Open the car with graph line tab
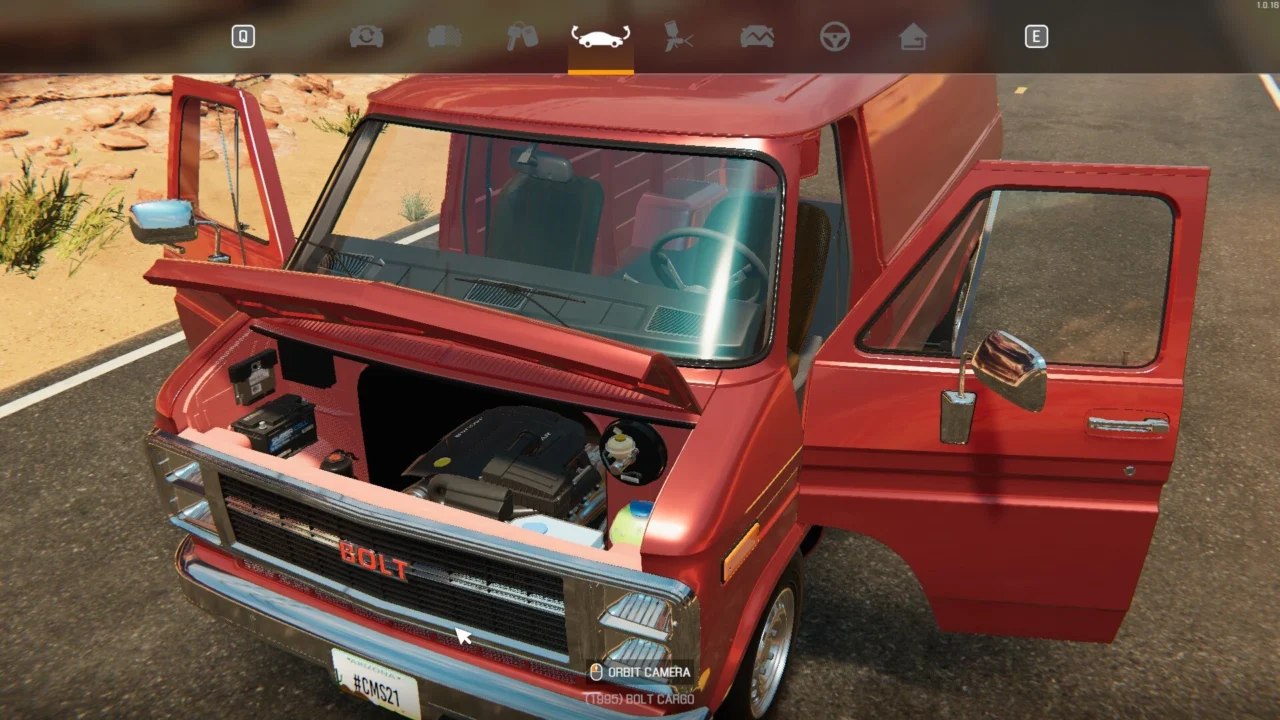1280x720 pixels. tap(757, 37)
